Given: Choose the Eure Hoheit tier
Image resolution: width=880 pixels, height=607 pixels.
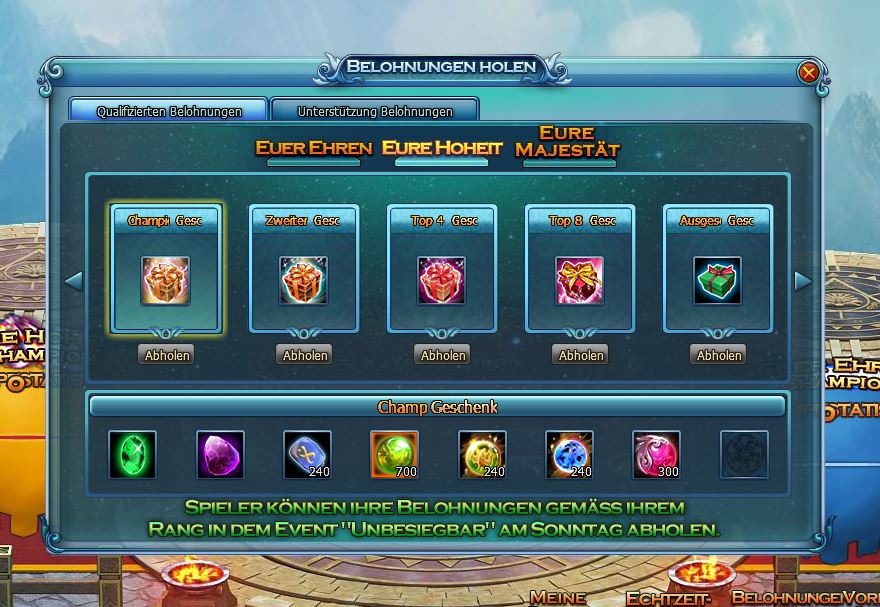Looking at the screenshot, I should point(442,148).
